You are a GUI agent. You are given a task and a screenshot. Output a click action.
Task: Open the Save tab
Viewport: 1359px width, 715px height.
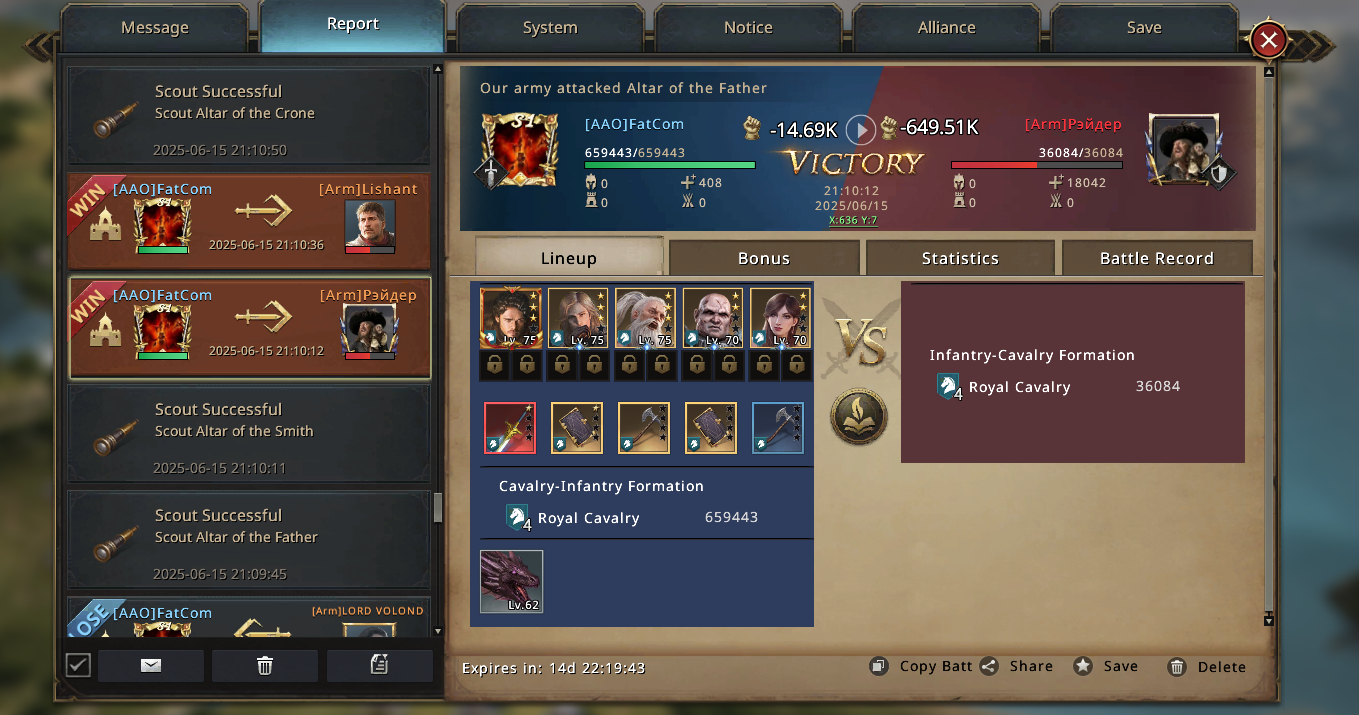click(1144, 28)
